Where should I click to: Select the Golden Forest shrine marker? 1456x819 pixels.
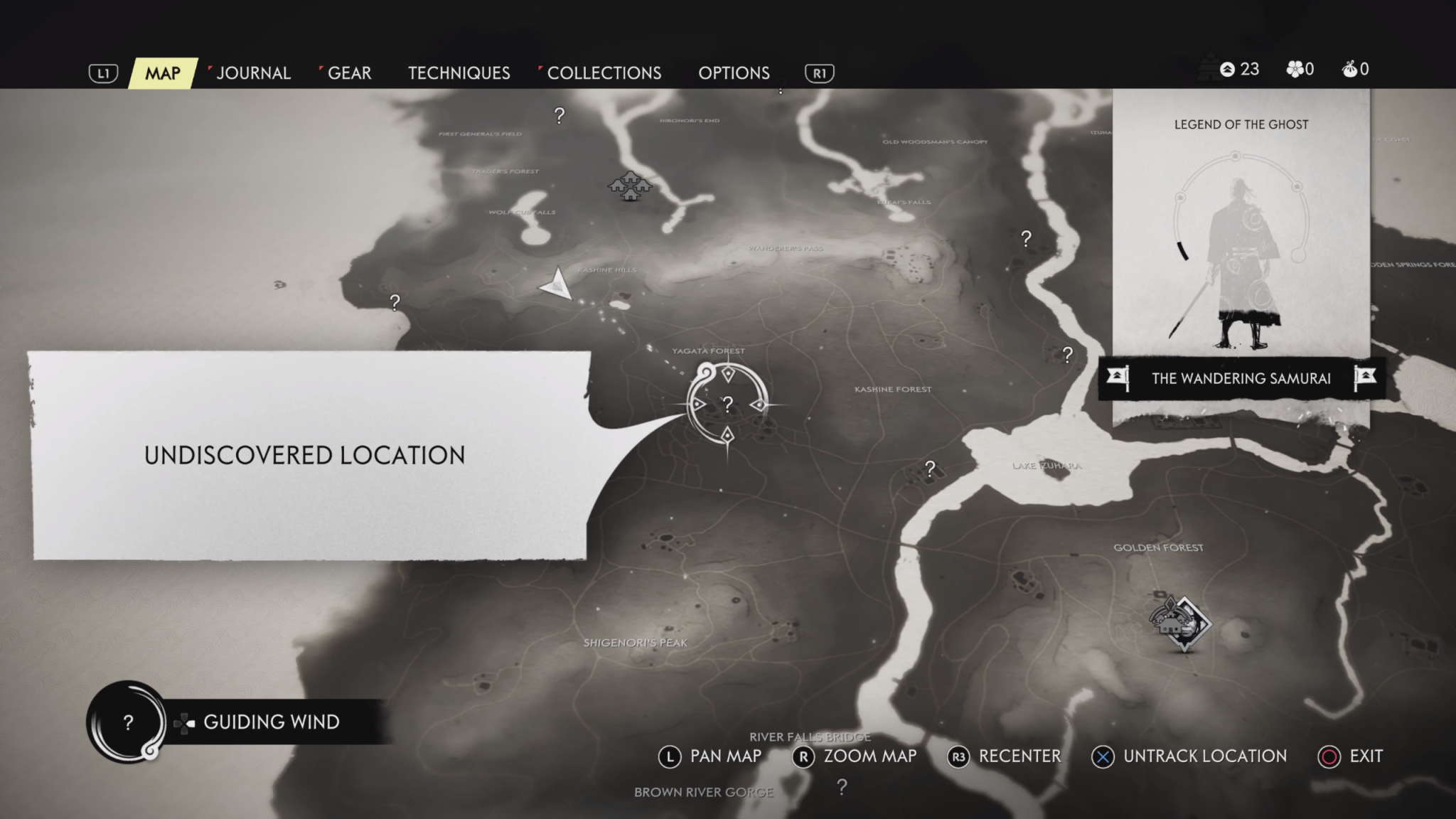[x=1181, y=624]
